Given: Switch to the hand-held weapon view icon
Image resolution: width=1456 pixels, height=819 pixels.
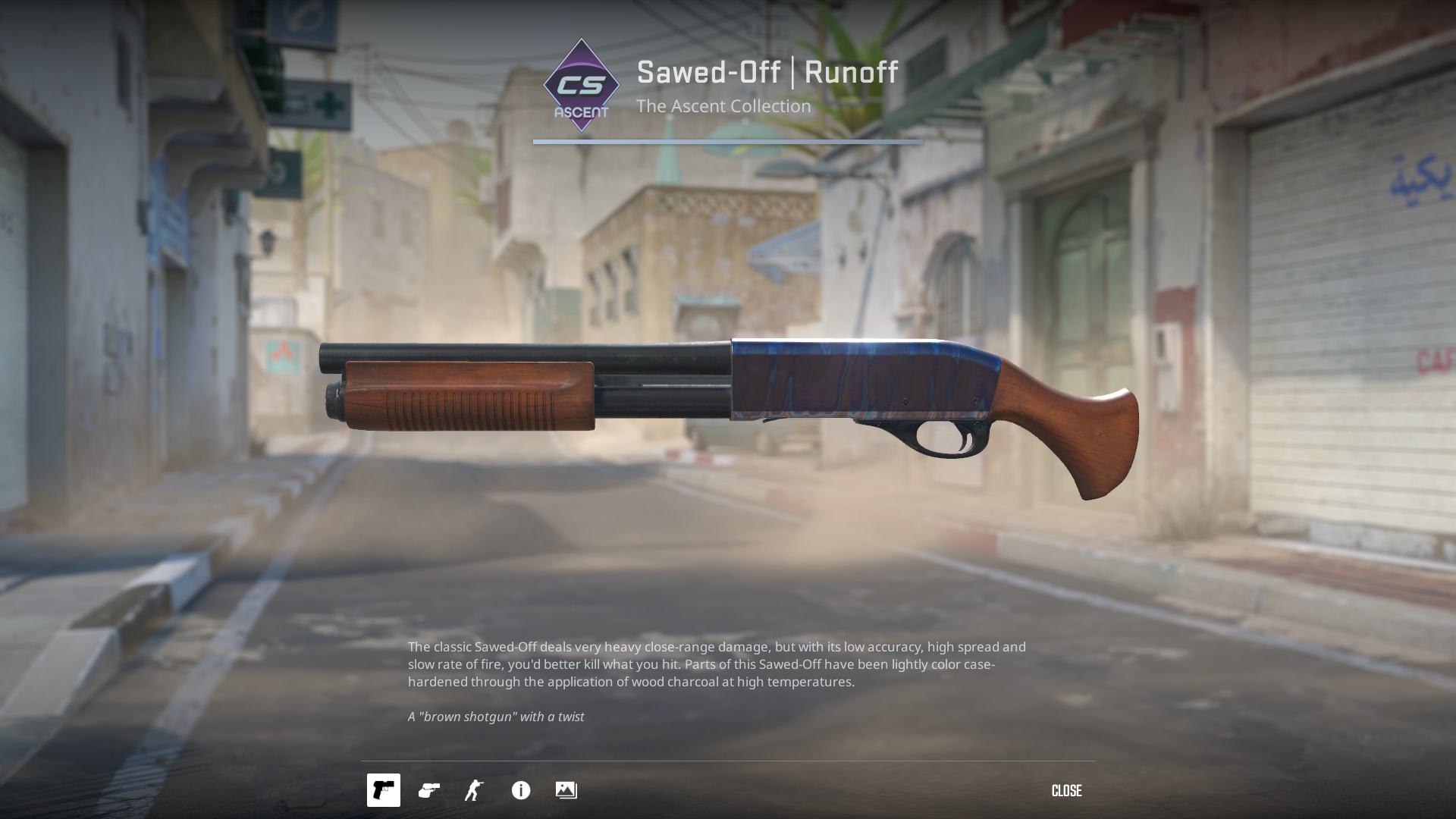Looking at the screenshot, I should tap(429, 790).
